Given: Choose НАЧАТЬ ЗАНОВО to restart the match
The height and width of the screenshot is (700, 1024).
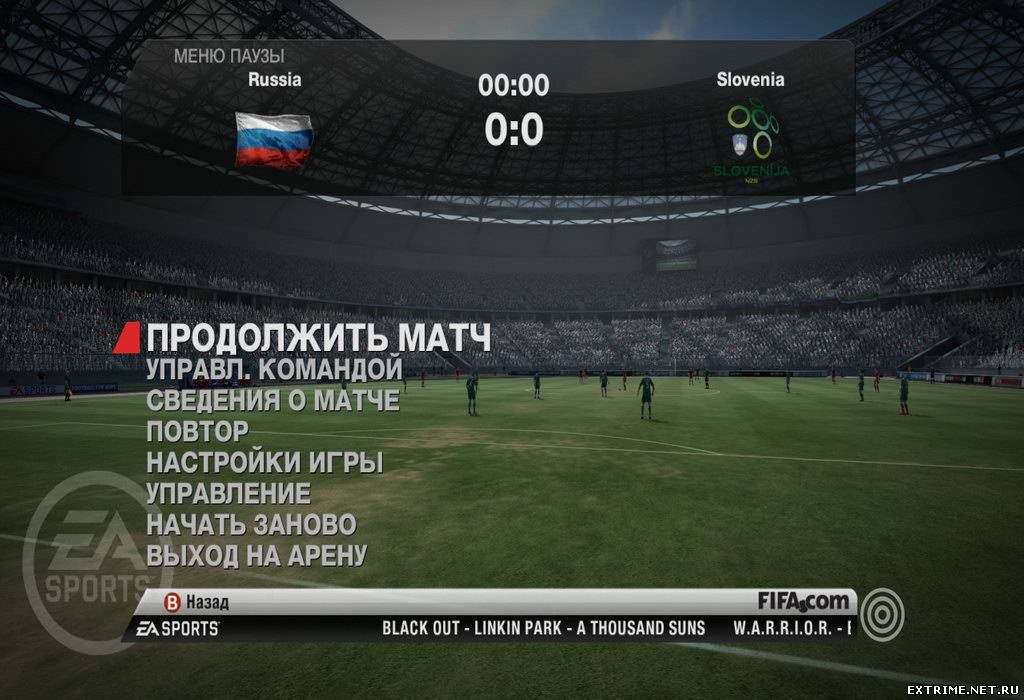Looking at the screenshot, I should point(251,523).
